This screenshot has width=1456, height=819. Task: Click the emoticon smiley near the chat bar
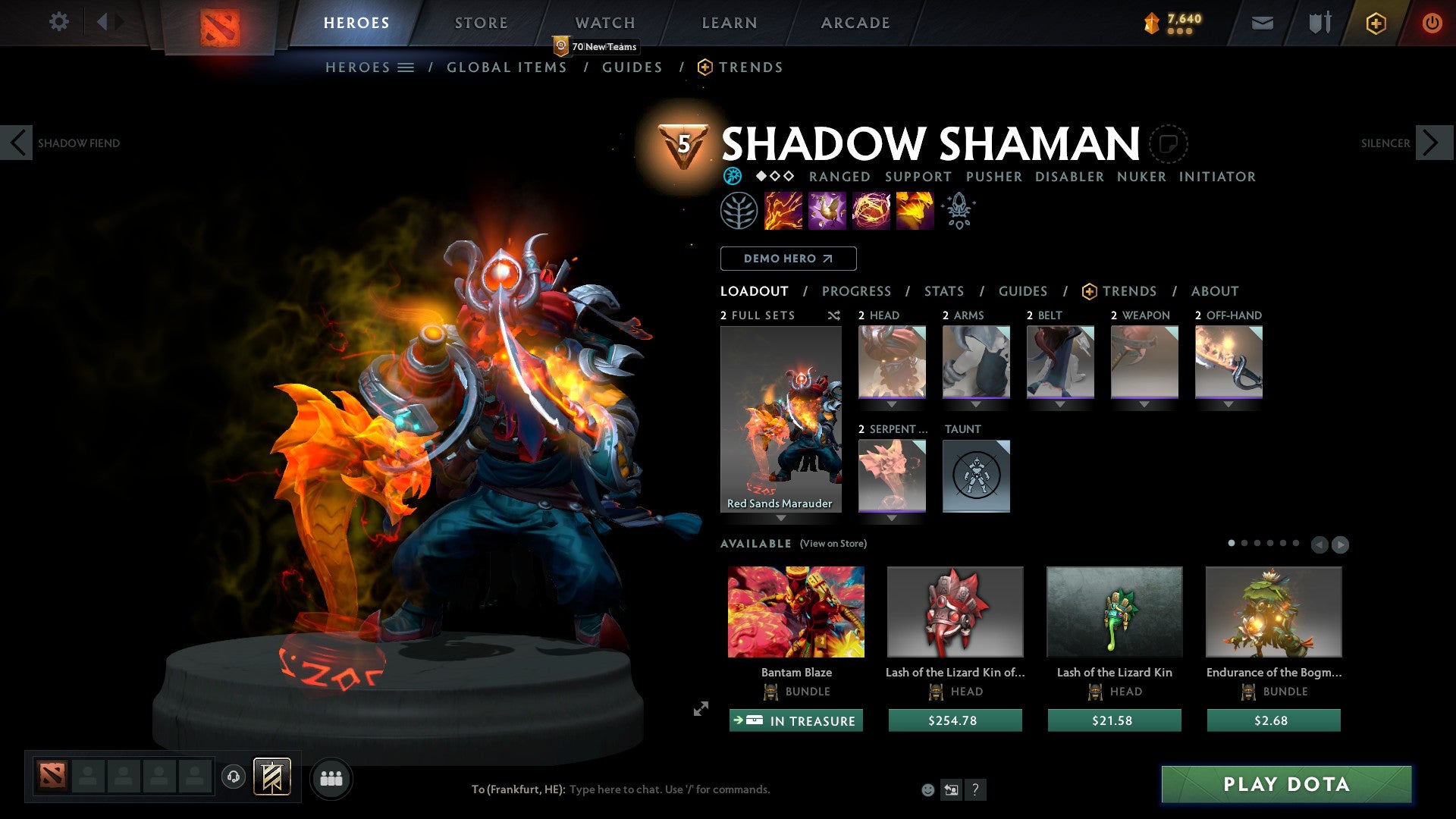[927, 789]
